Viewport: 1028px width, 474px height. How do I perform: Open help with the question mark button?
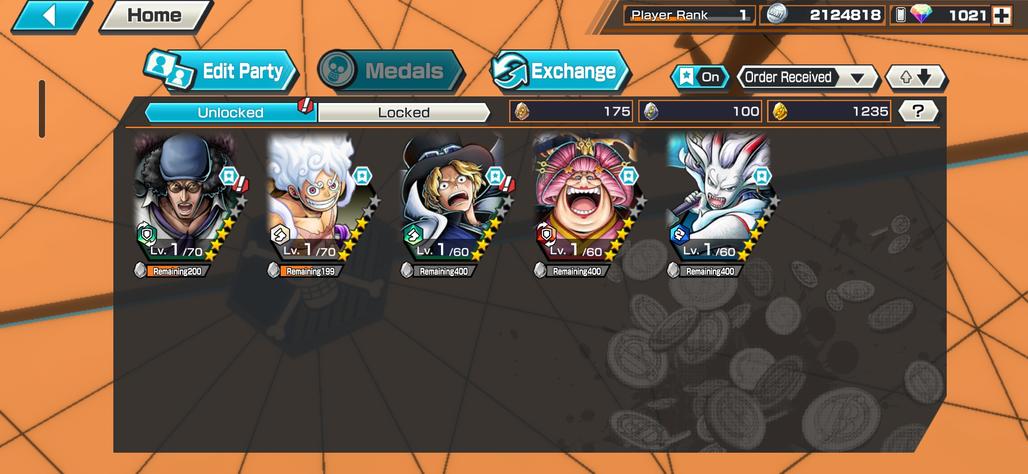(918, 111)
